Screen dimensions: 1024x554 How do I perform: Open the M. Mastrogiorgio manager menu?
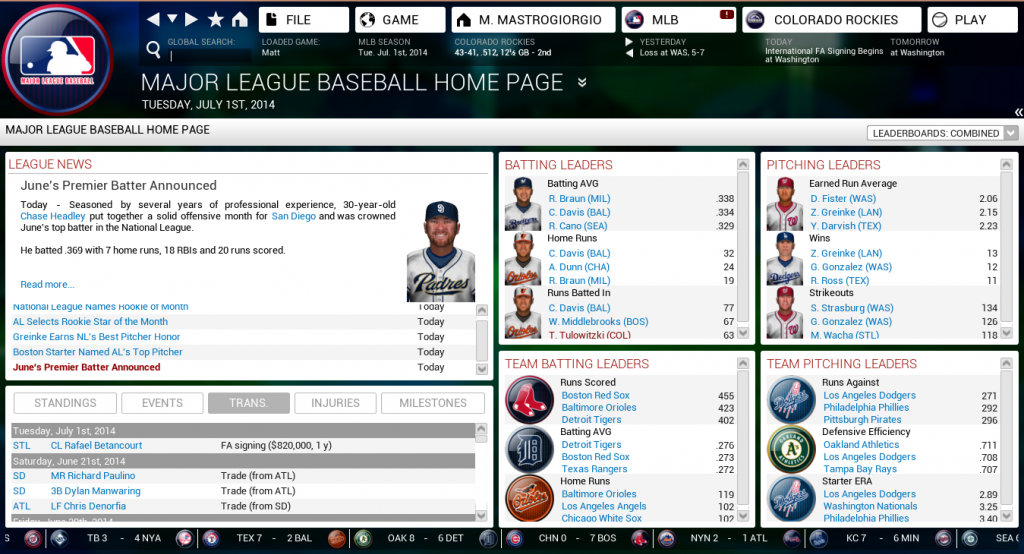[x=531, y=20]
